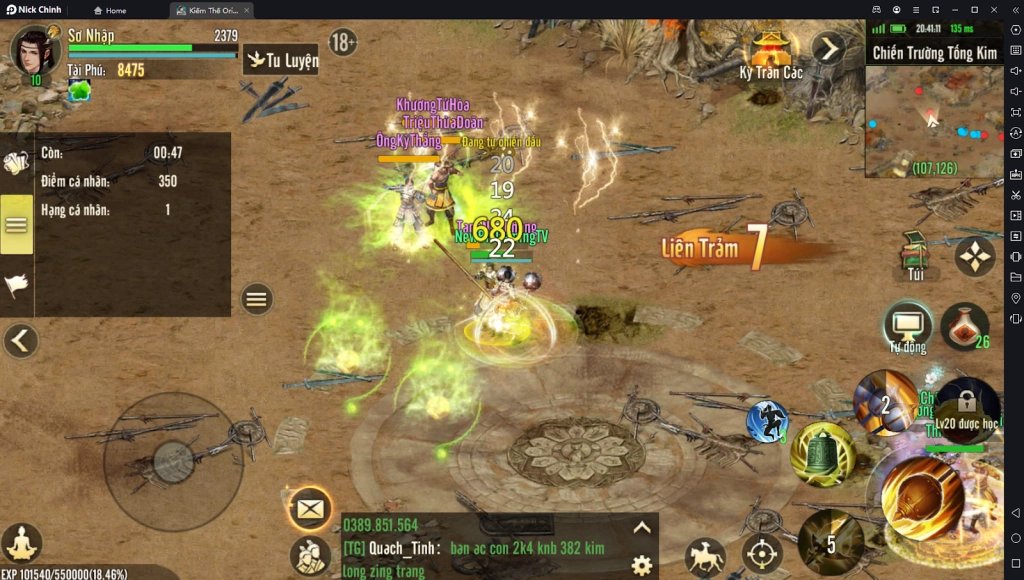Start meditation with the sitting figure icon

pyautogui.click(x=21, y=543)
